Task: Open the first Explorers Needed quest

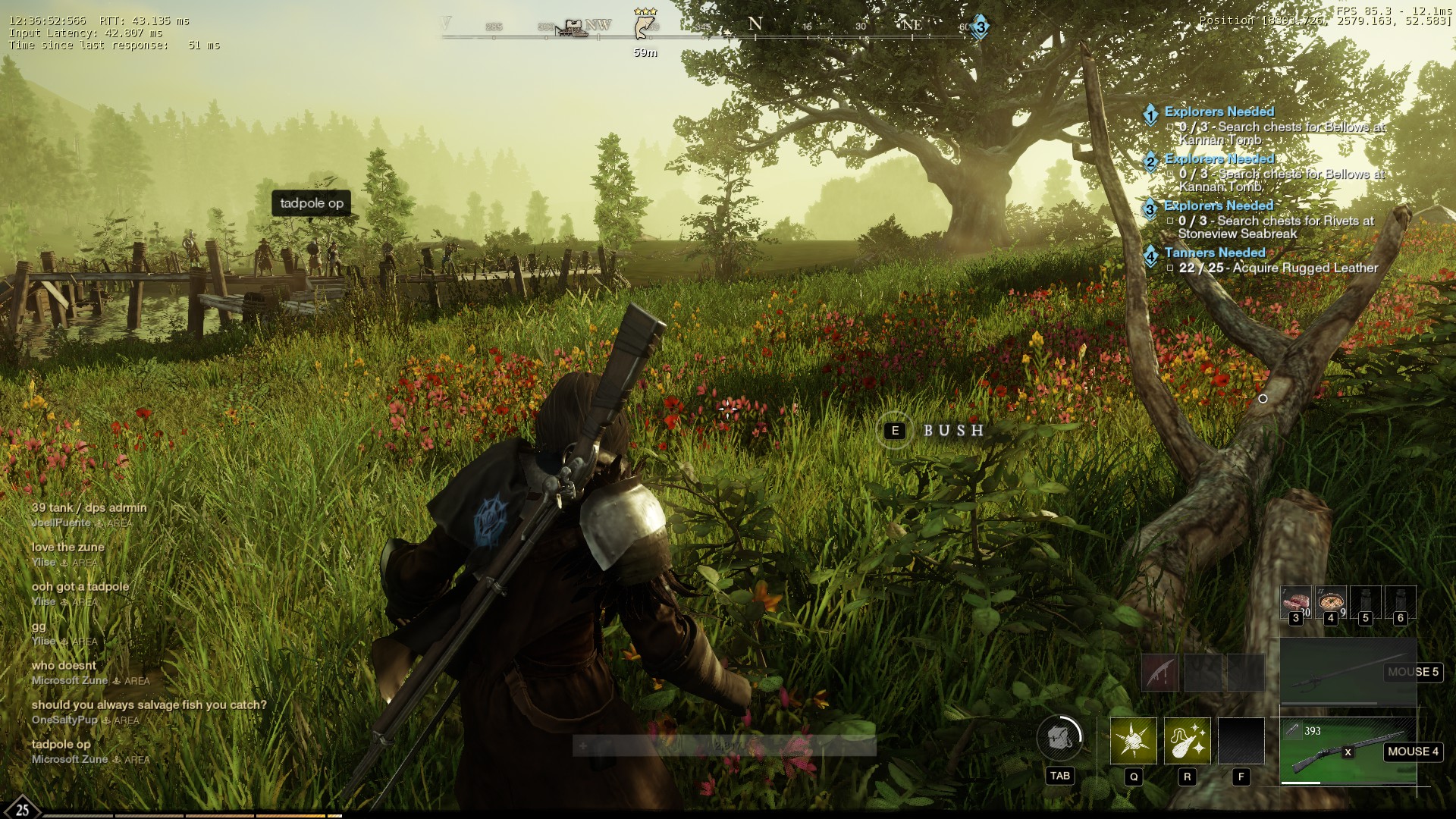Action: (1219, 111)
